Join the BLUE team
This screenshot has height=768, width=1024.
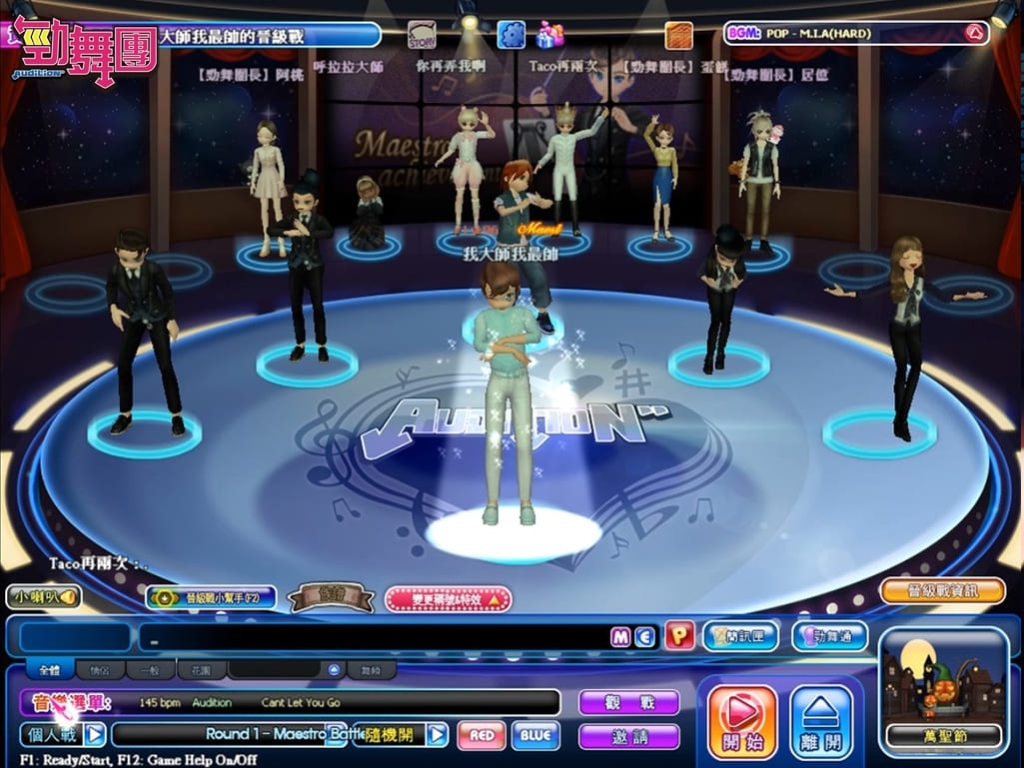[x=535, y=735]
